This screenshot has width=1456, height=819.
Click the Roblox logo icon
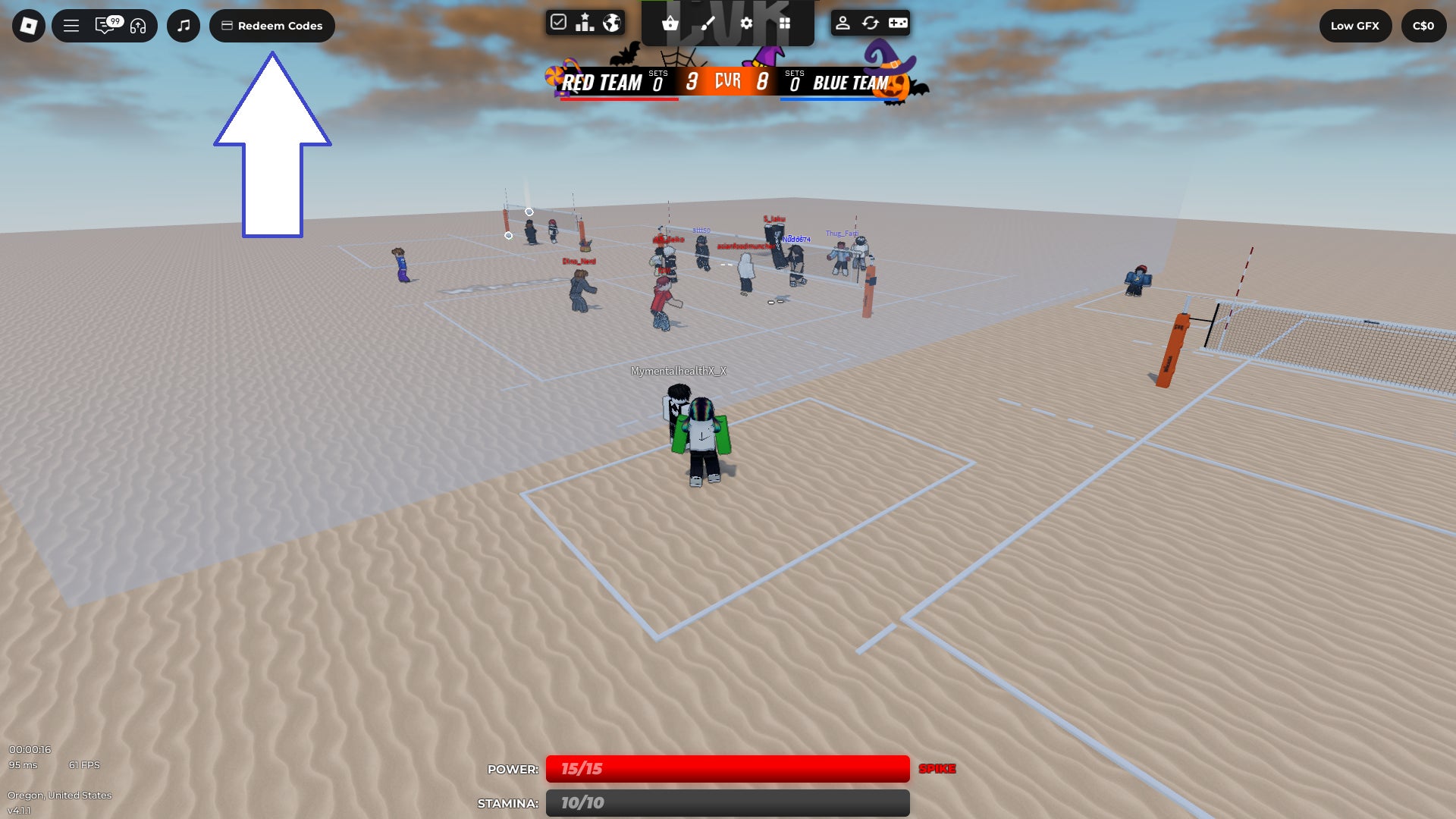pos(27,25)
